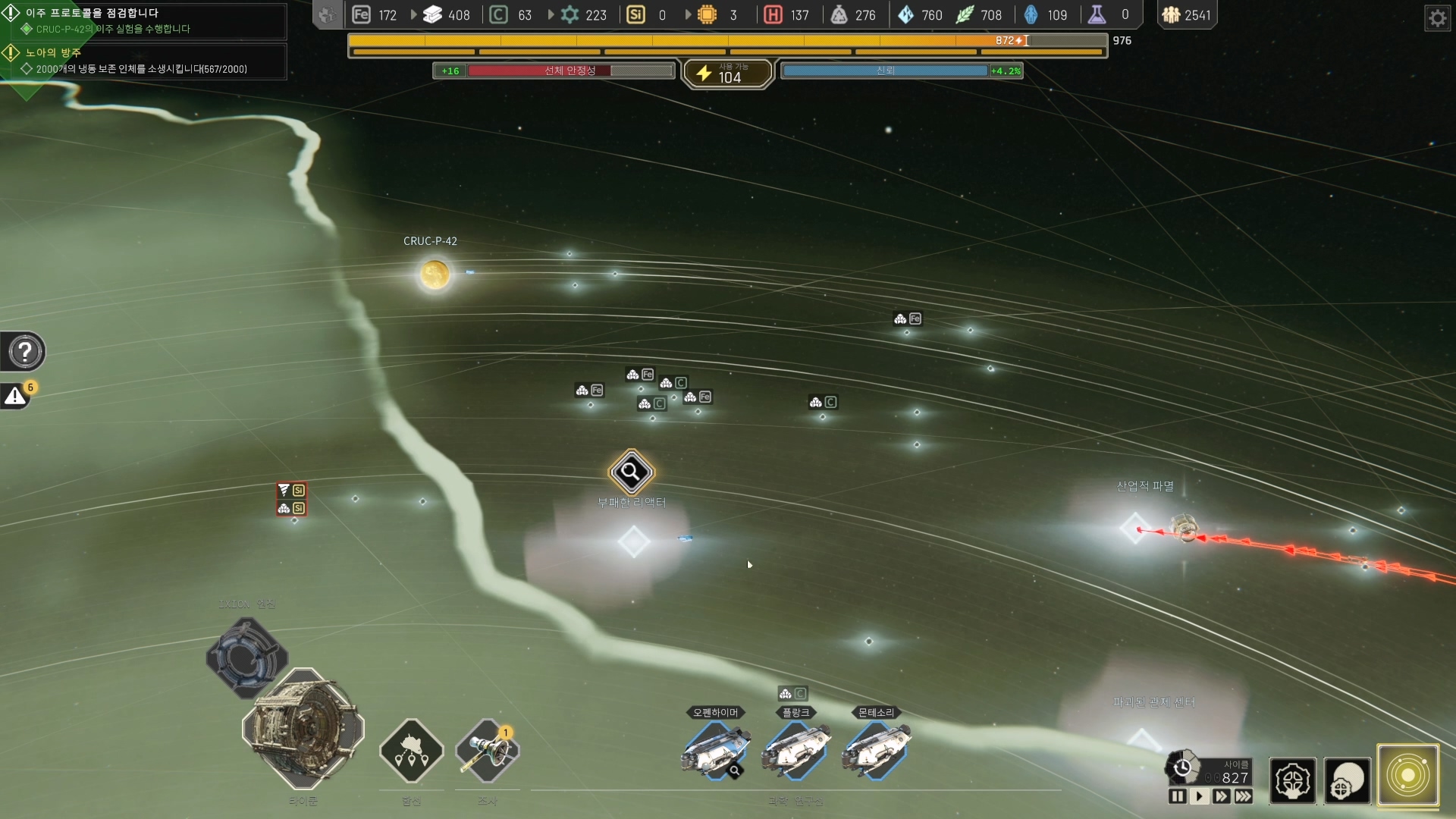
Task: Open the IXION engine icon
Action: (x=247, y=655)
